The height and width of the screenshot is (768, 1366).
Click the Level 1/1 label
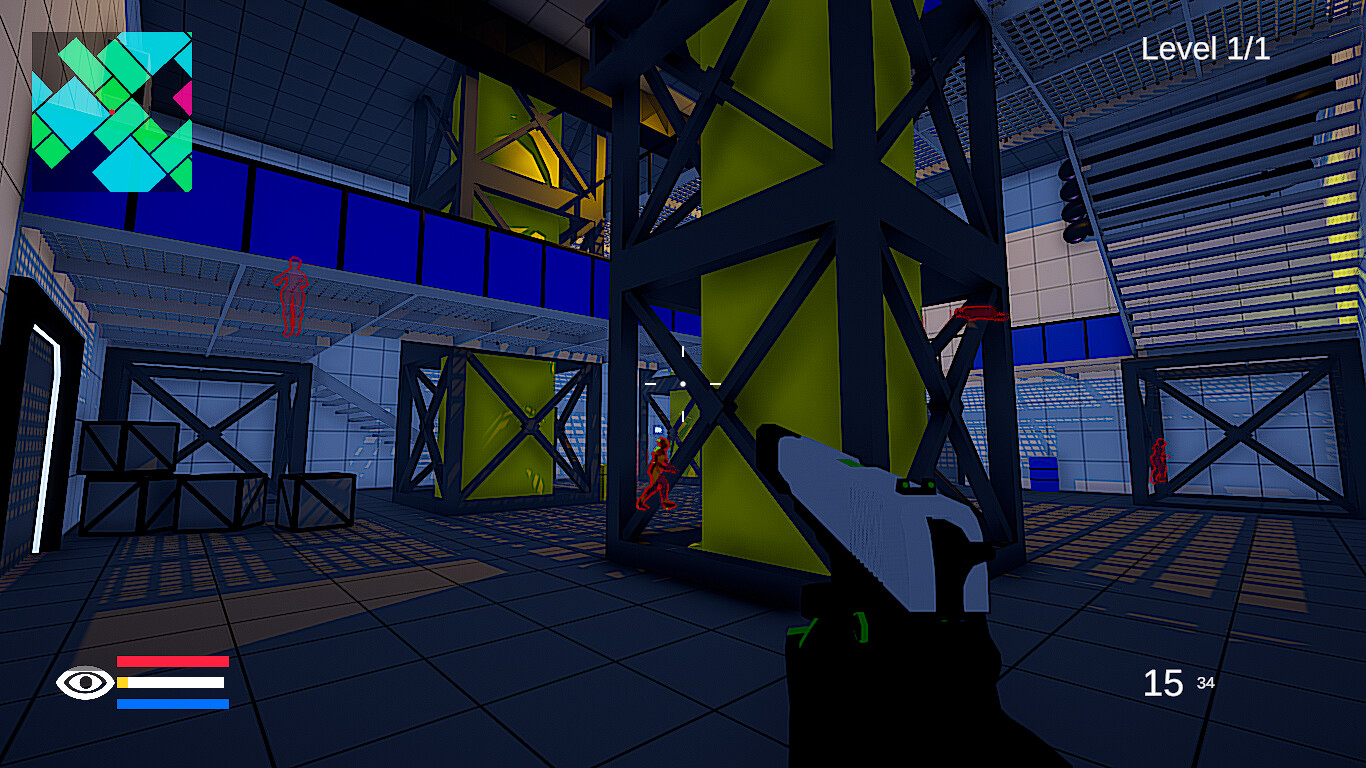point(1203,48)
